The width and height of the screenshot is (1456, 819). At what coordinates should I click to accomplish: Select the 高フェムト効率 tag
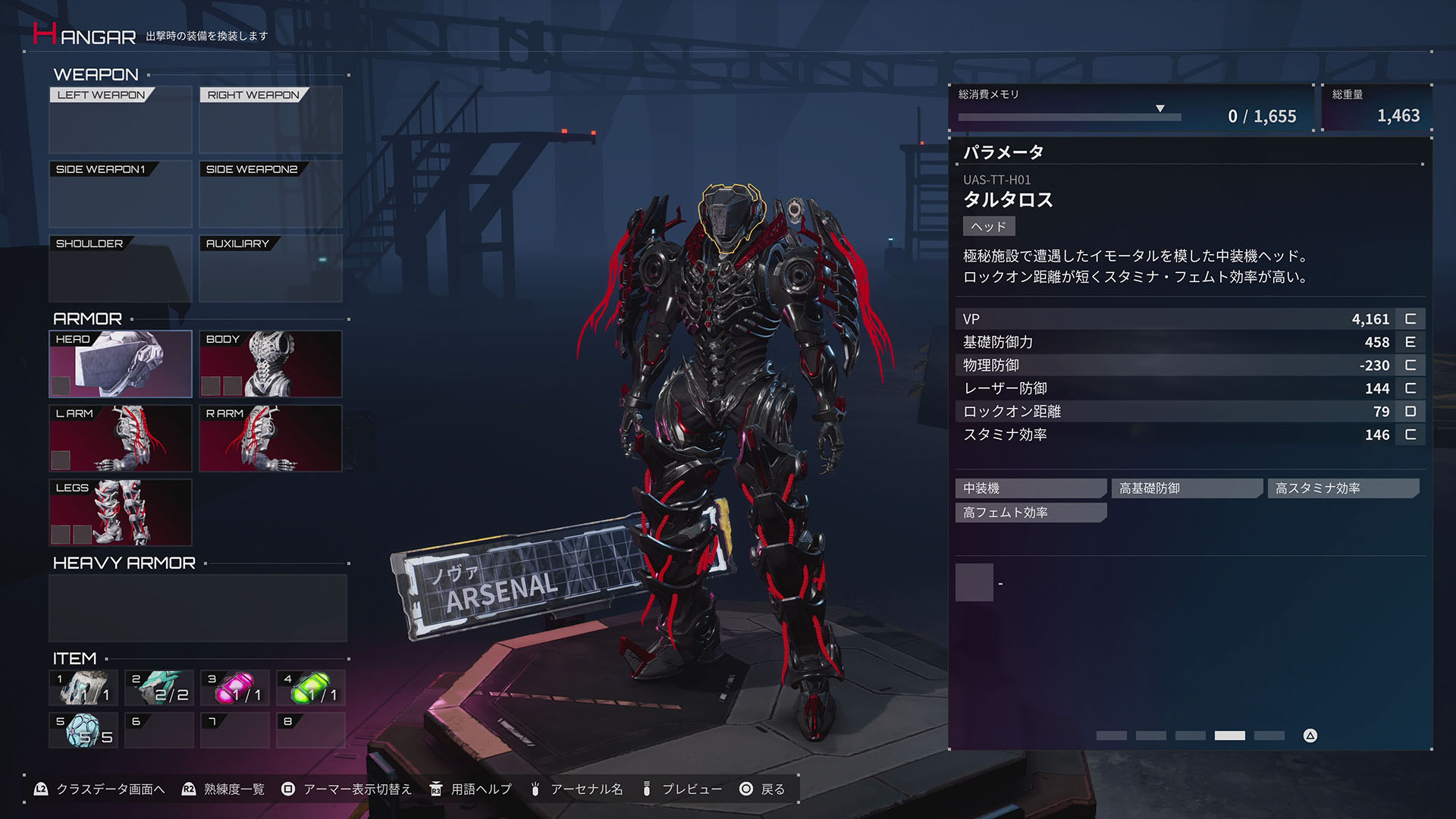coord(1030,513)
